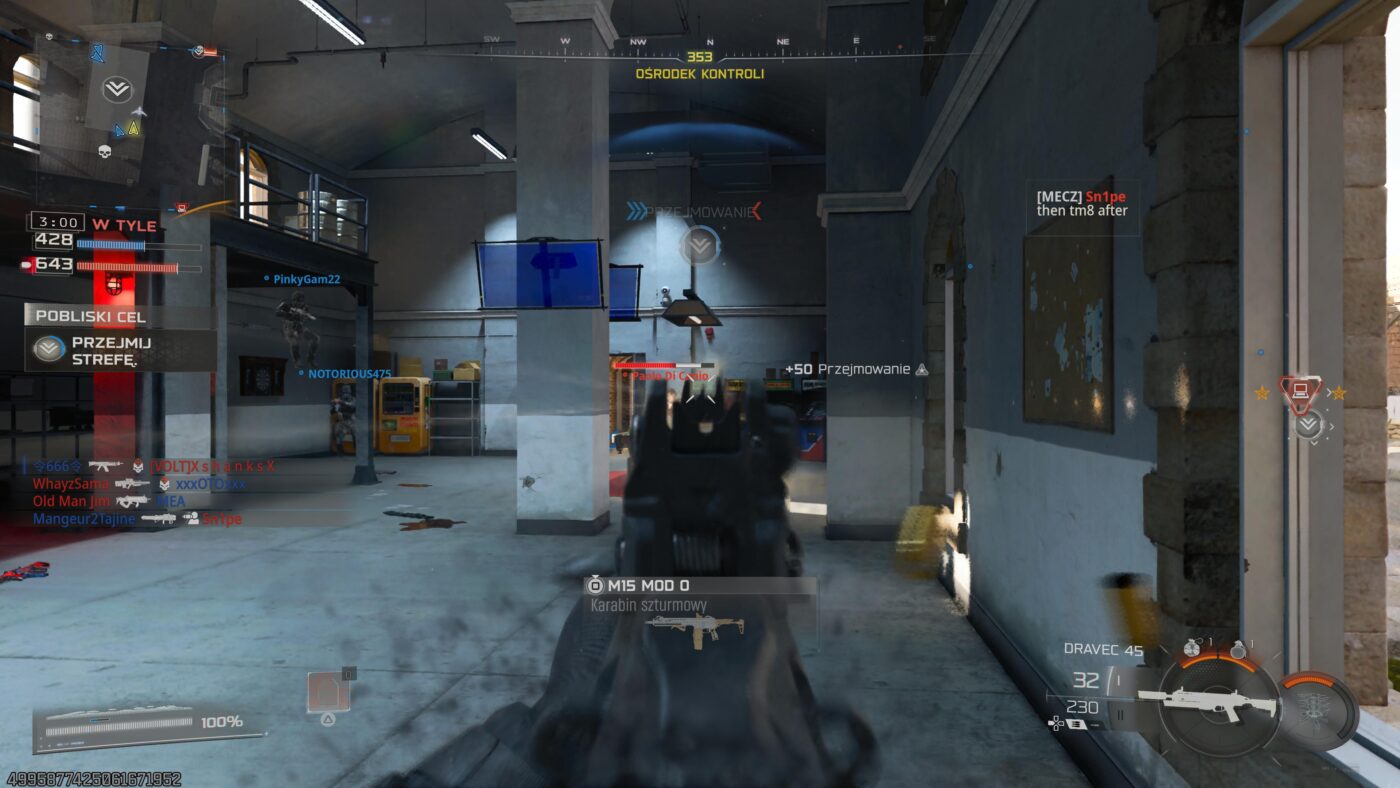Screen dimensions: 1400x788
Task: Click the skull icon next to [VOLT]XshanksX
Action: click(x=138, y=466)
